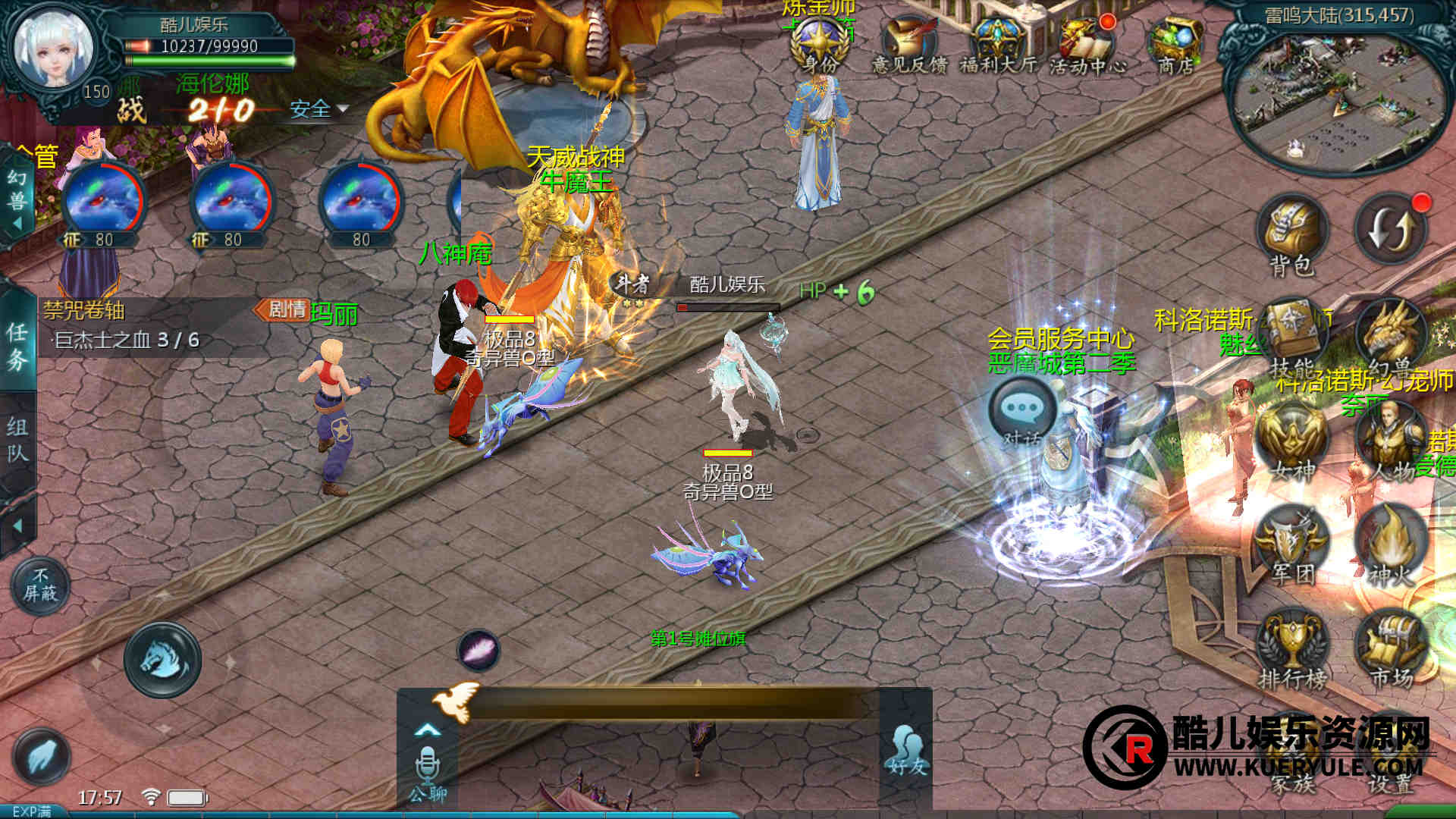This screenshot has width=1456, height=819.
Task: Click the 身份 identity badge icon
Action: click(819, 45)
